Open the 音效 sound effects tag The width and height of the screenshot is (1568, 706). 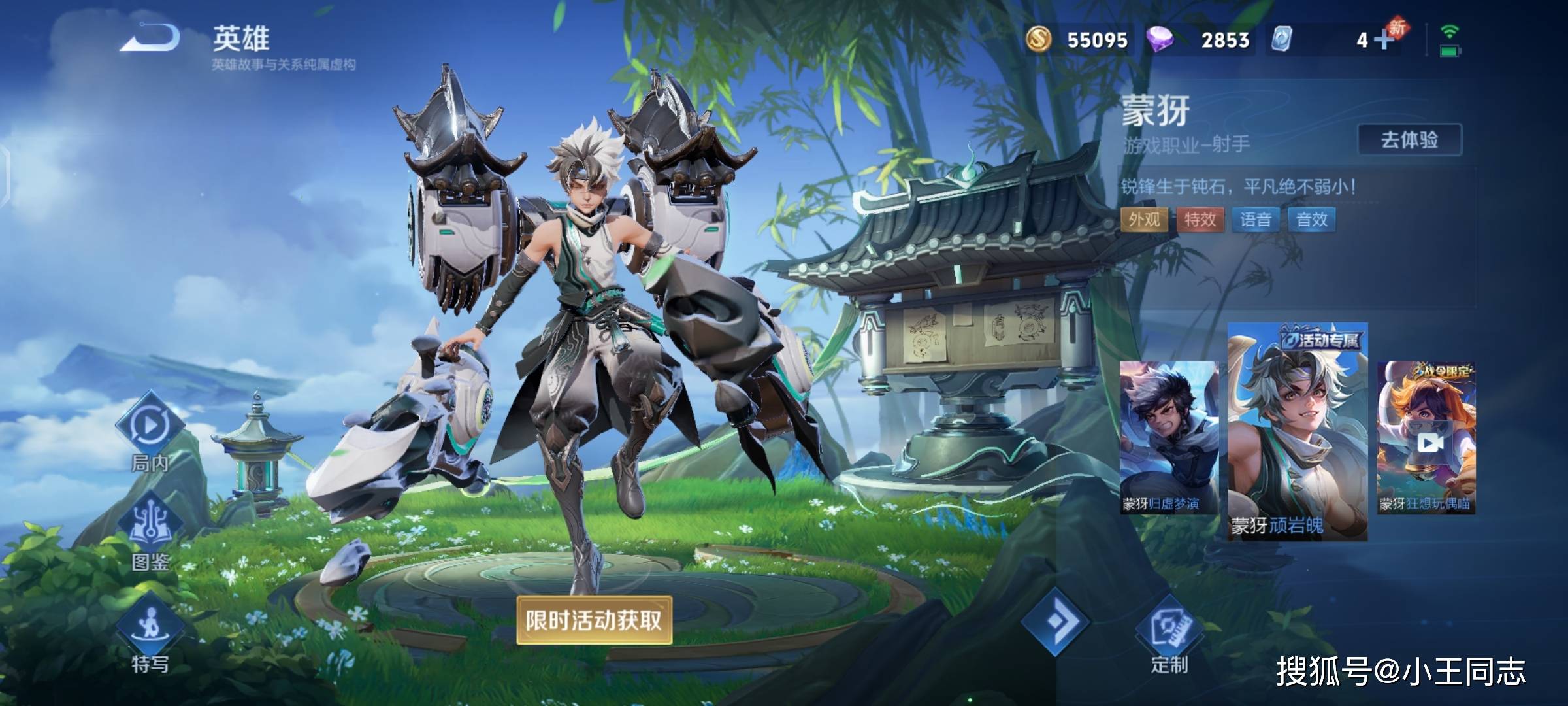(x=1312, y=220)
